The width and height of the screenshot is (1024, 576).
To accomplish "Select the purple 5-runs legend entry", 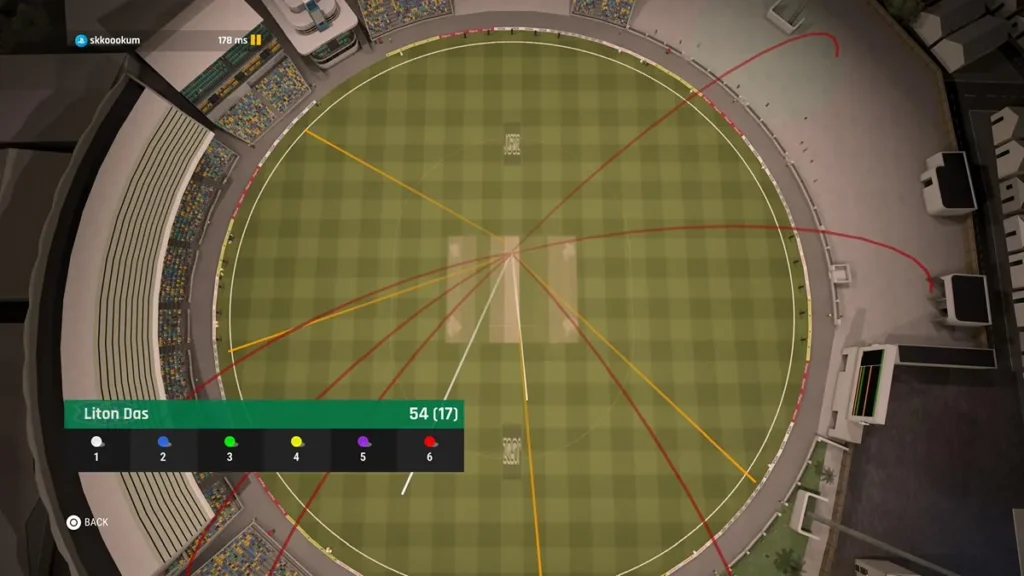I will pos(363,448).
